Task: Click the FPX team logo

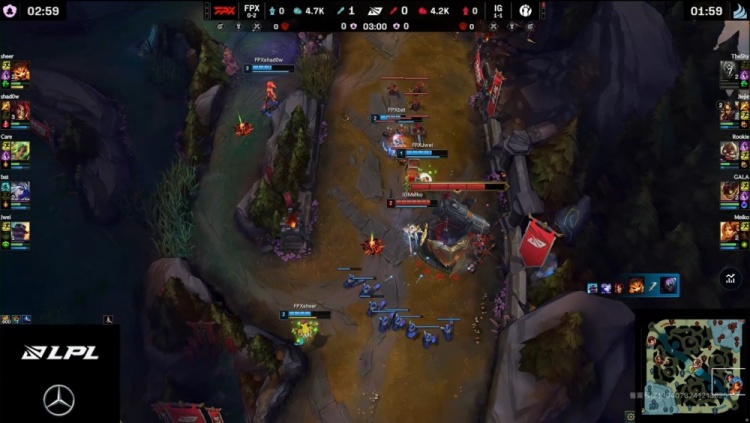Action: [x=224, y=11]
